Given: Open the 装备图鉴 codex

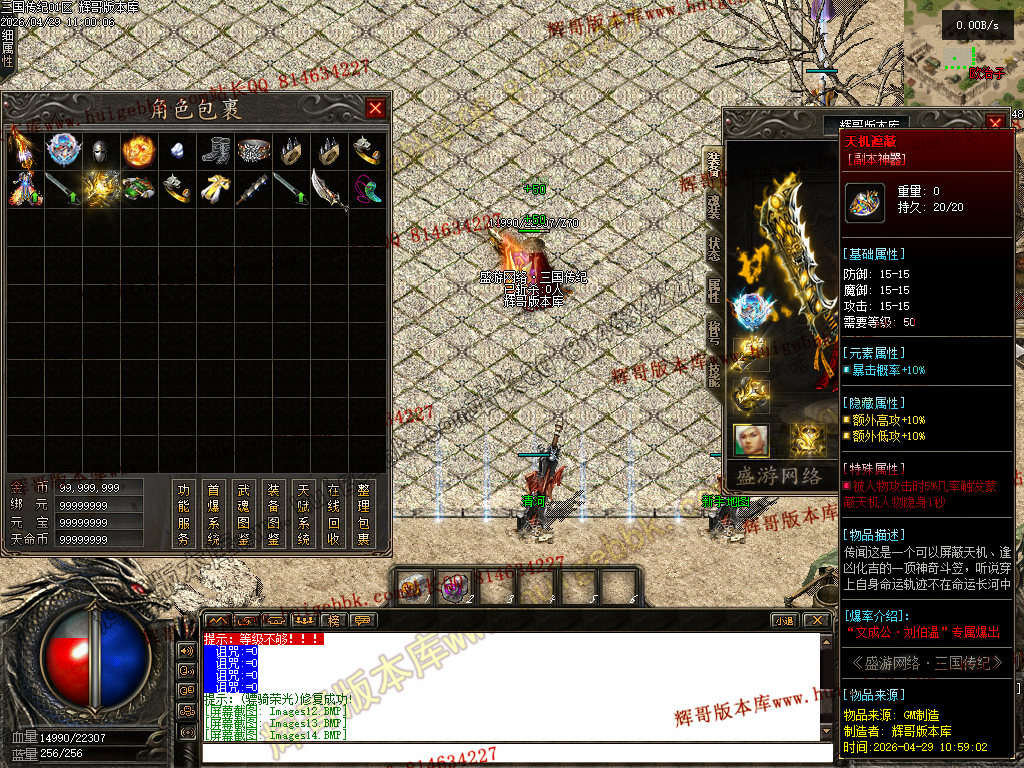Looking at the screenshot, I should (273, 514).
